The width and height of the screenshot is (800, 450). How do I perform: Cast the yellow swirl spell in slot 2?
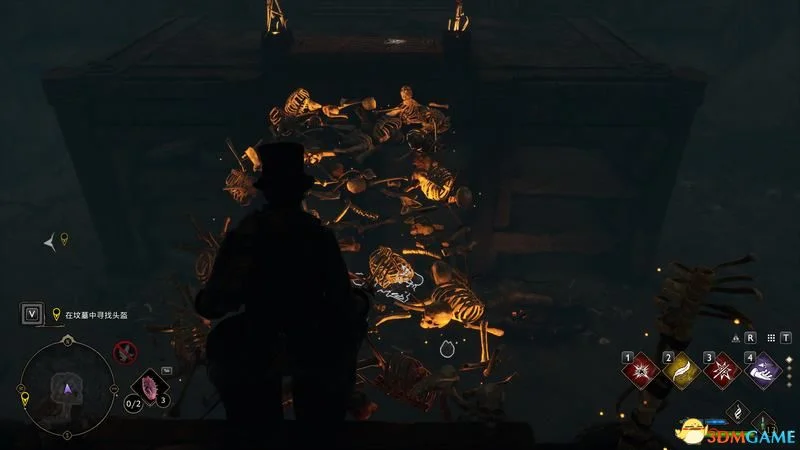tap(682, 370)
